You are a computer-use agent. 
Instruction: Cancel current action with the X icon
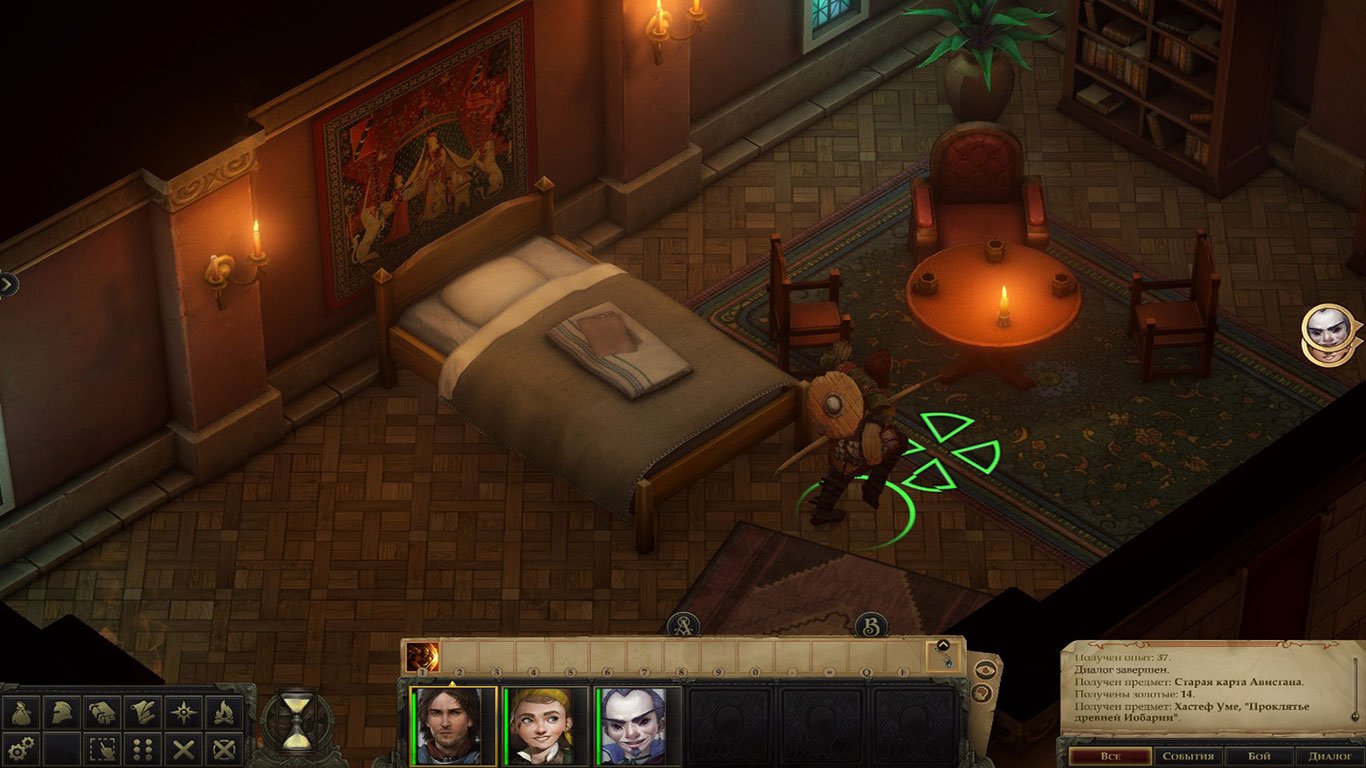pyautogui.click(x=181, y=749)
